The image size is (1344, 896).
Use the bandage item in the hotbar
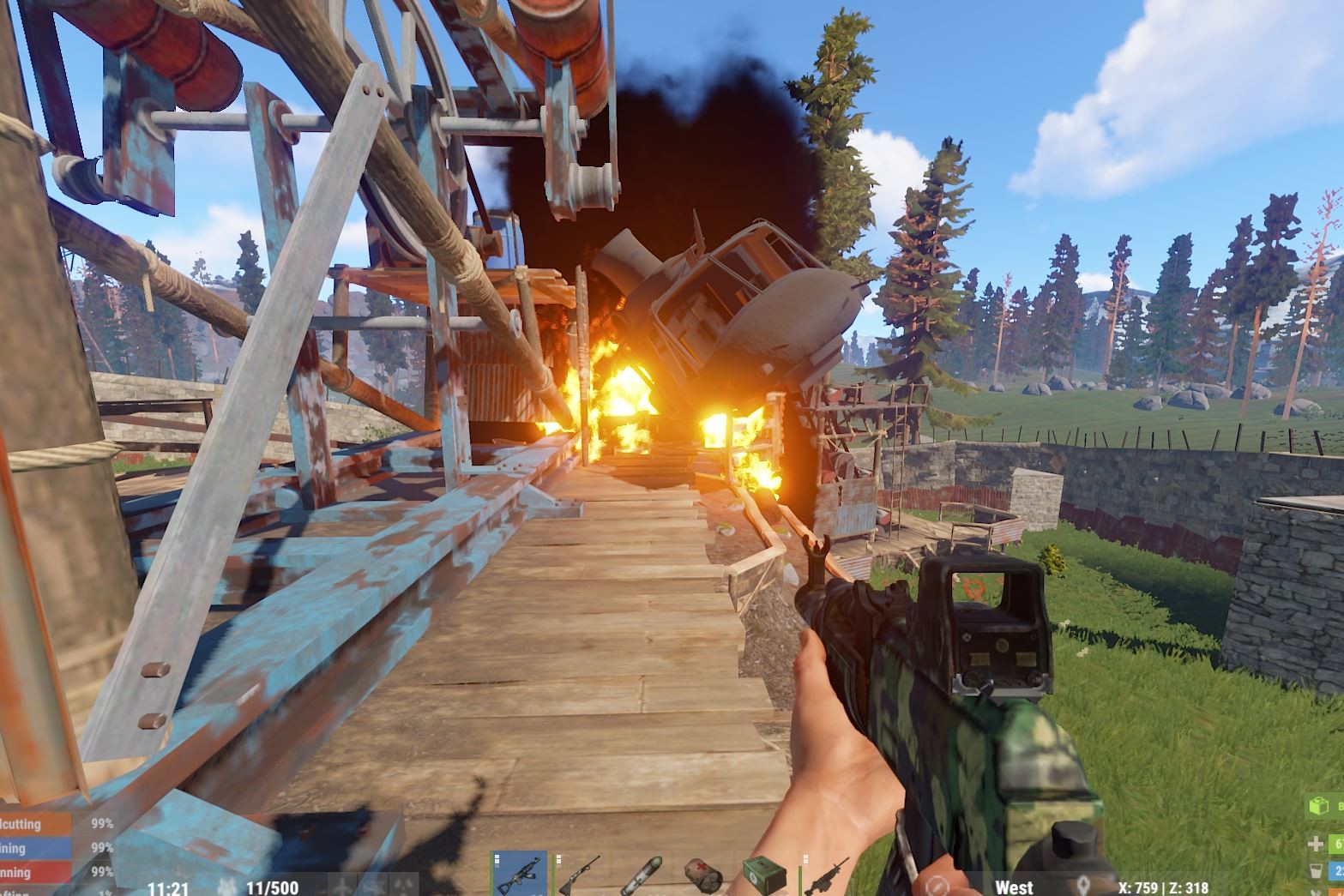pyautogui.click(x=703, y=876)
